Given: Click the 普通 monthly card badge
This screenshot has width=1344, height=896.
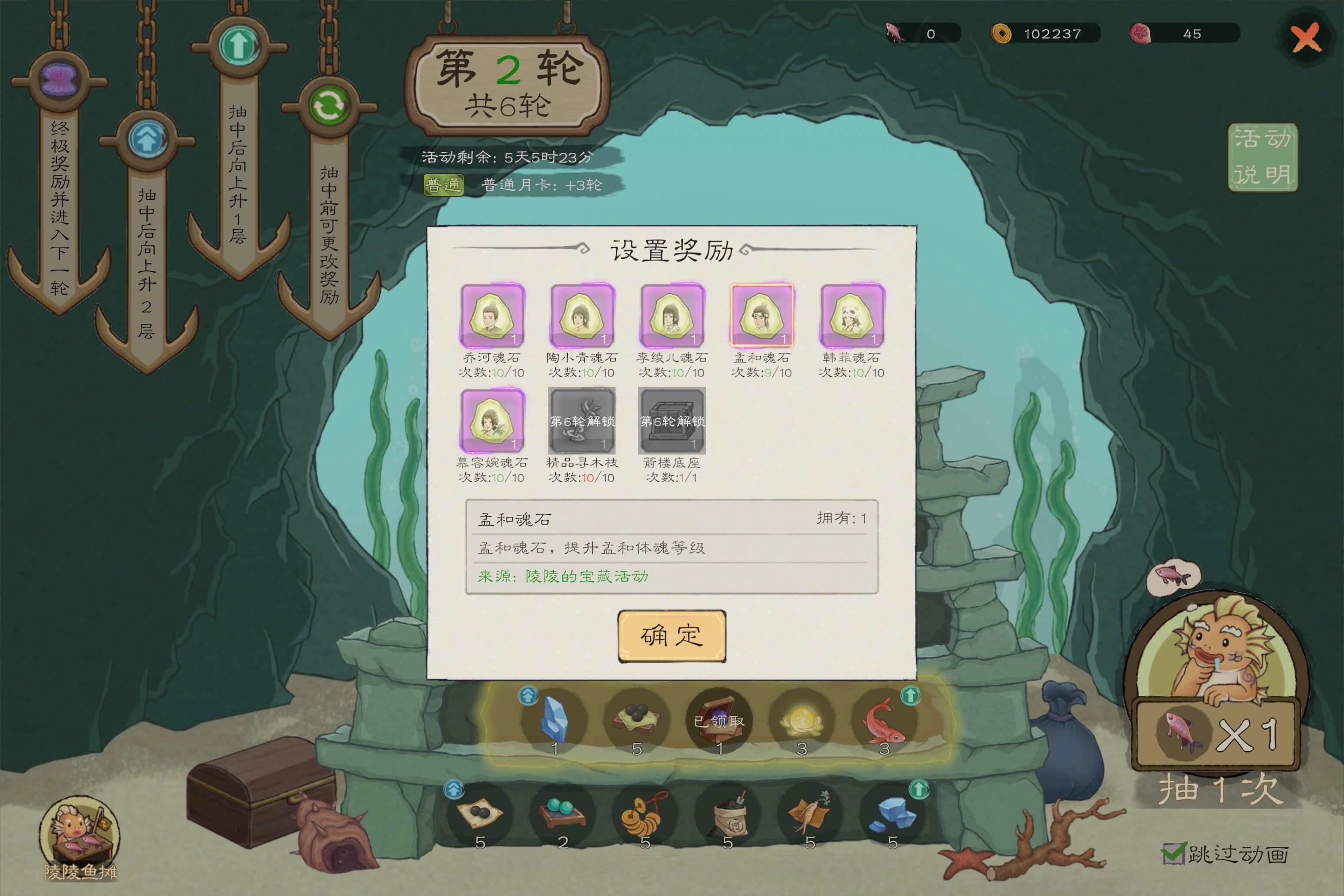Looking at the screenshot, I should (x=443, y=185).
